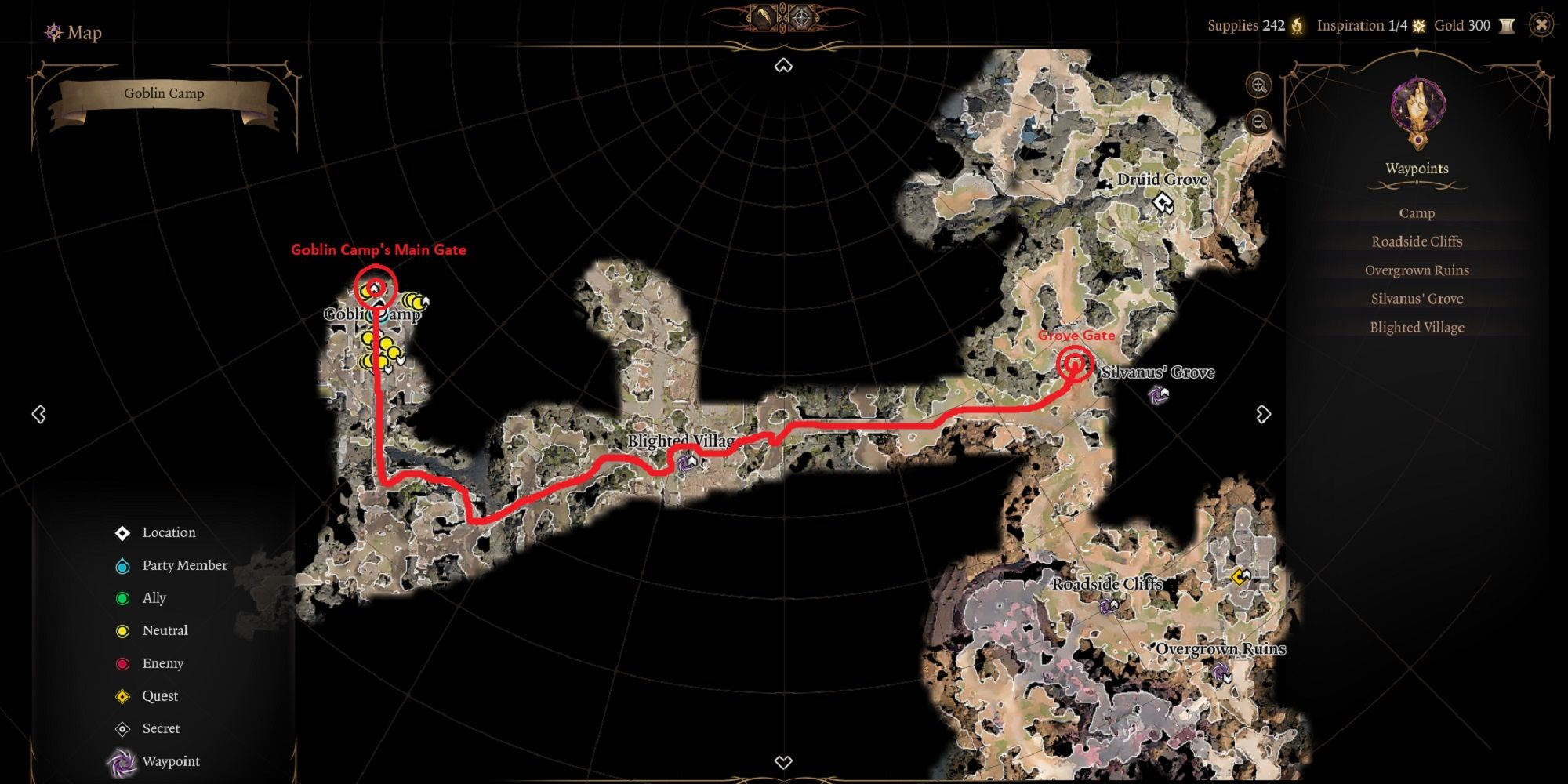Close the map with the X button
1568x784 pixels.
coord(1541,25)
